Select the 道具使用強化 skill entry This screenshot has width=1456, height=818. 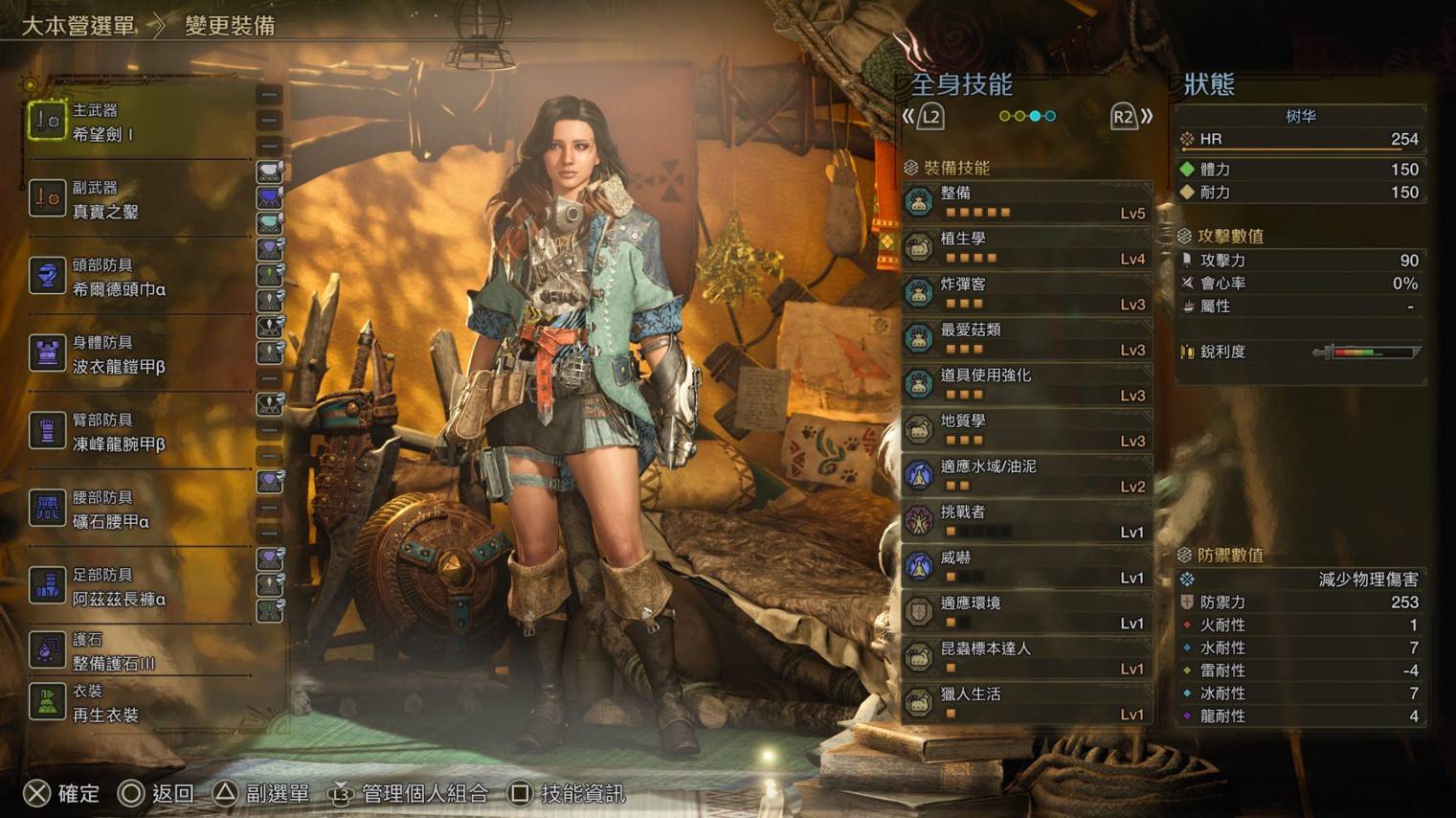coord(1026,384)
